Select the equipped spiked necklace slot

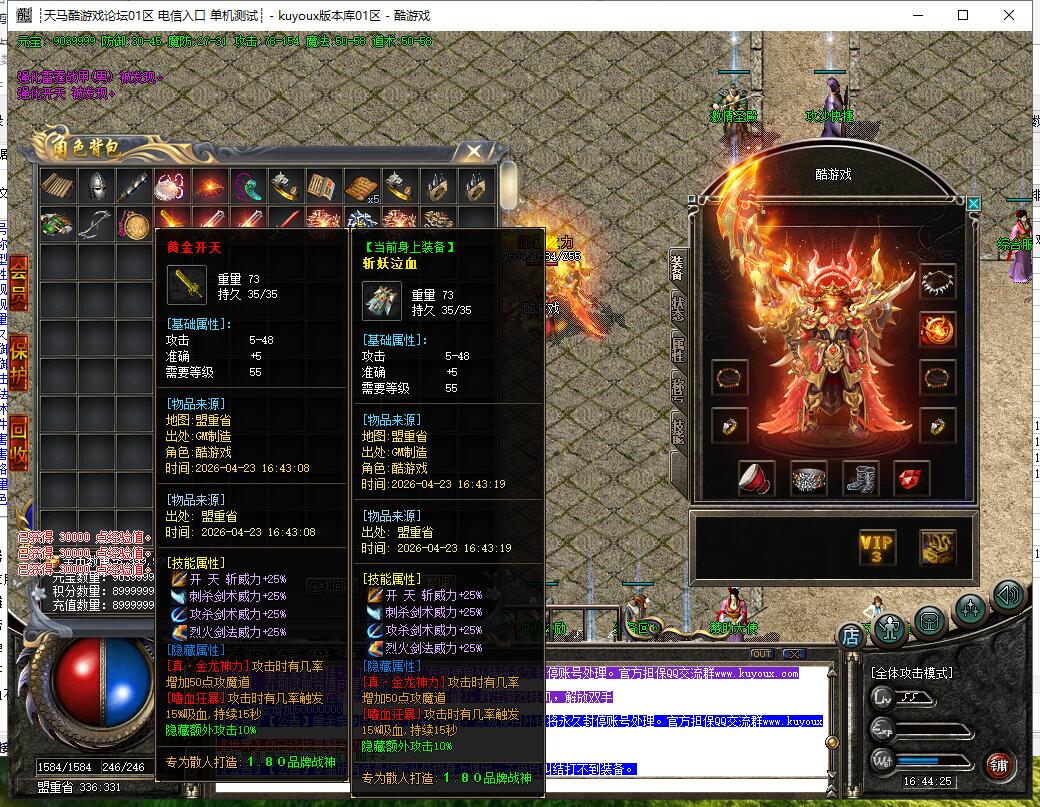[937, 281]
